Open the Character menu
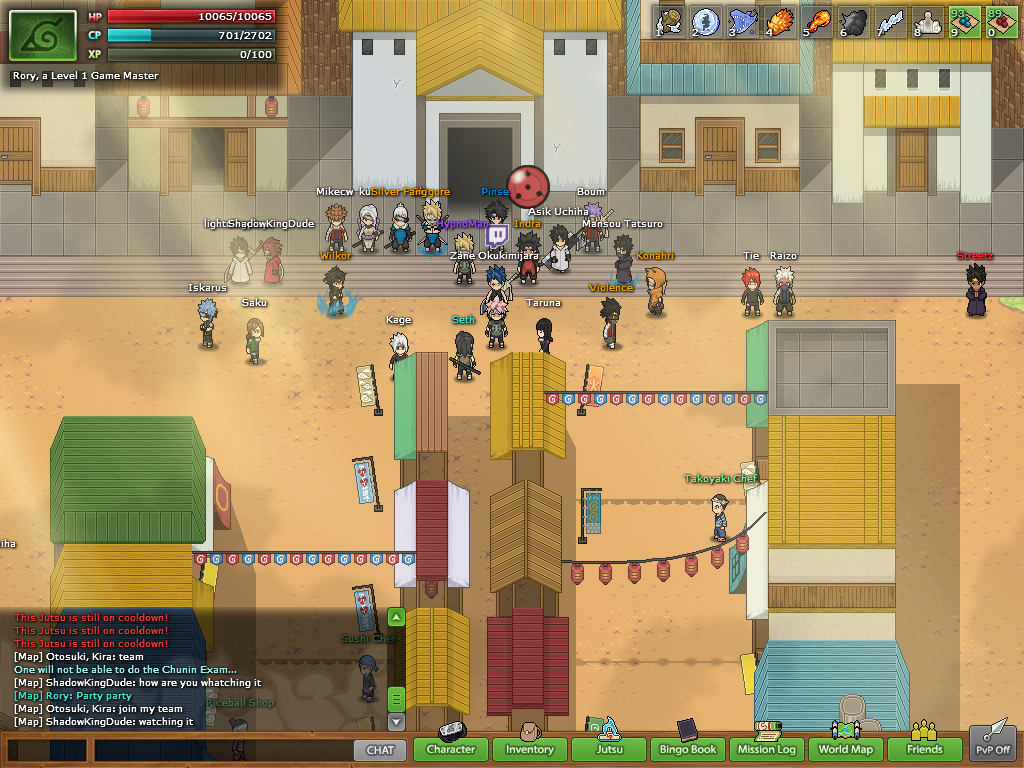The width and height of the screenshot is (1024, 768). click(x=450, y=749)
